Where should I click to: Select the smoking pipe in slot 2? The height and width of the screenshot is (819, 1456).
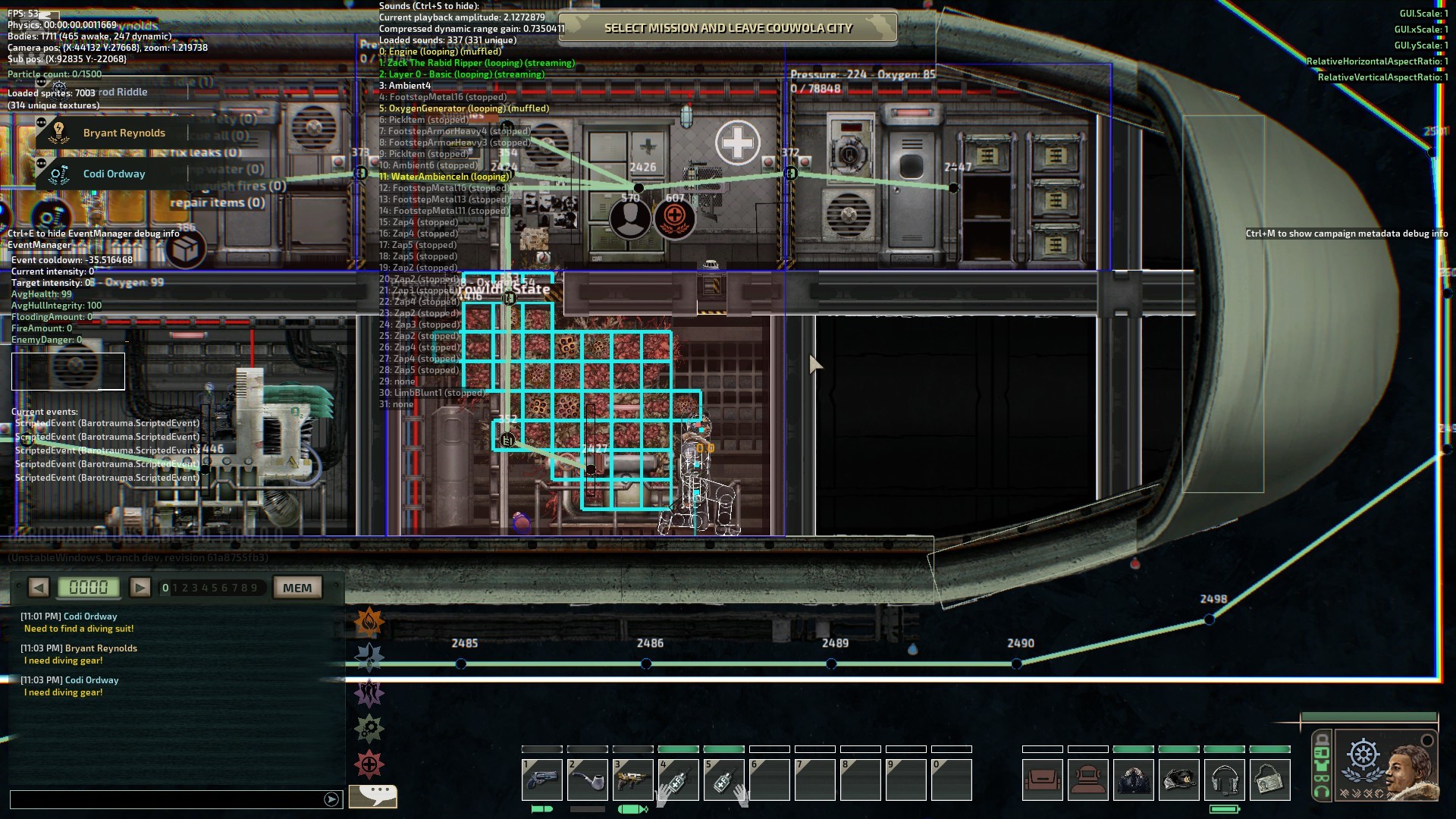pyautogui.click(x=588, y=780)
